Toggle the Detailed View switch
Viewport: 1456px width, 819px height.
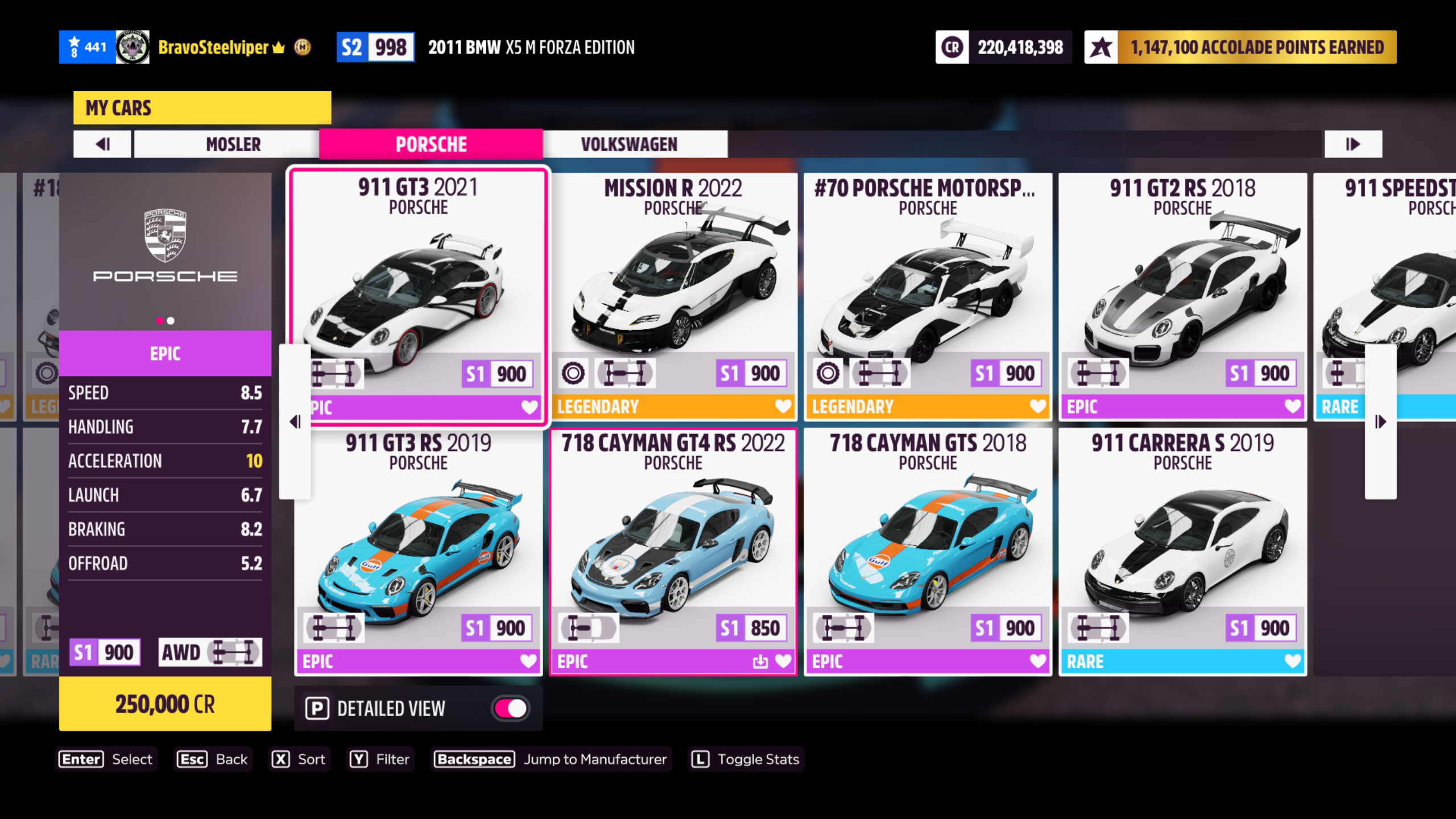510,709
